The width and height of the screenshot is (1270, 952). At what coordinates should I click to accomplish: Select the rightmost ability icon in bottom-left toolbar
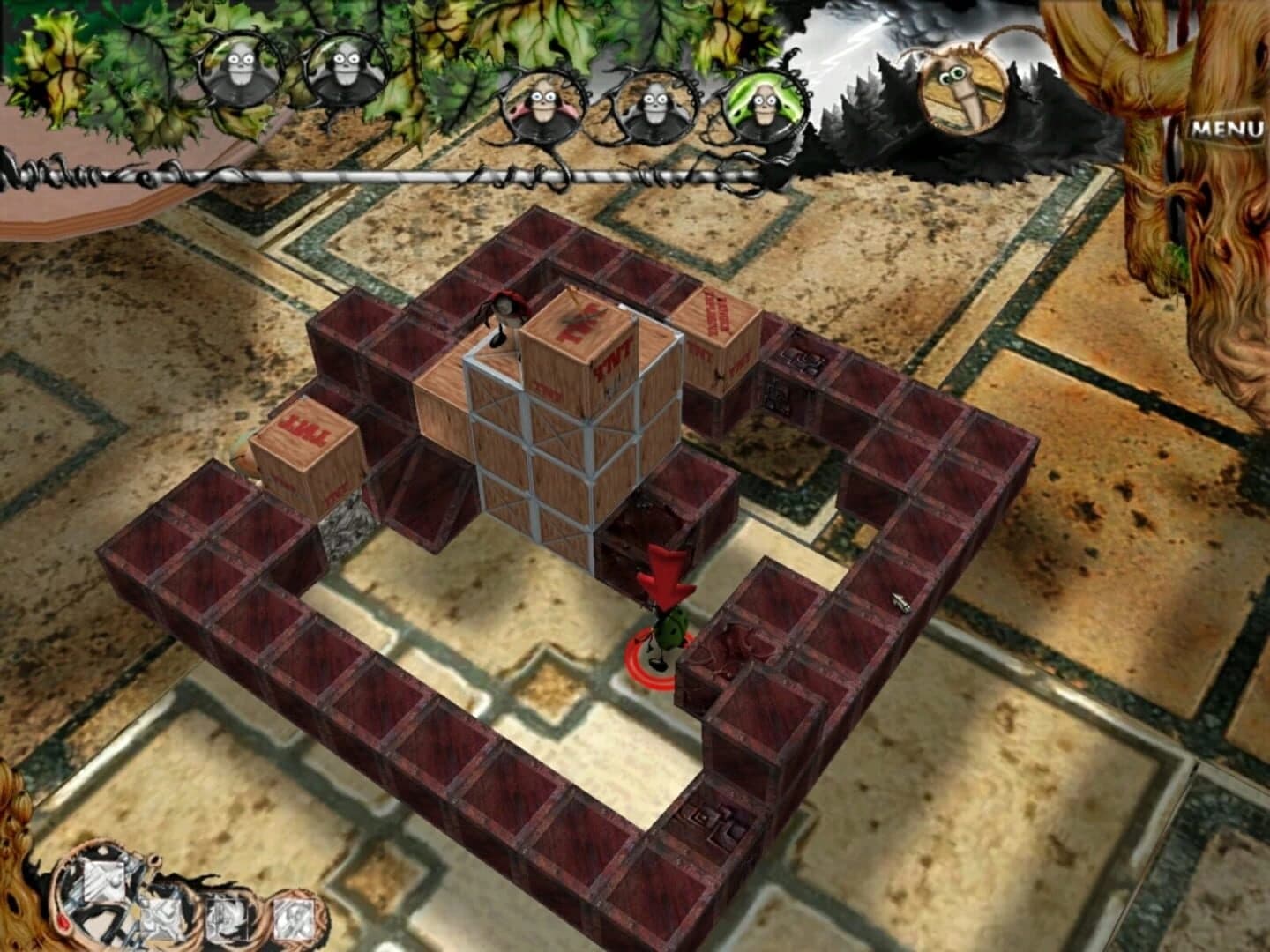pos(293,918)
